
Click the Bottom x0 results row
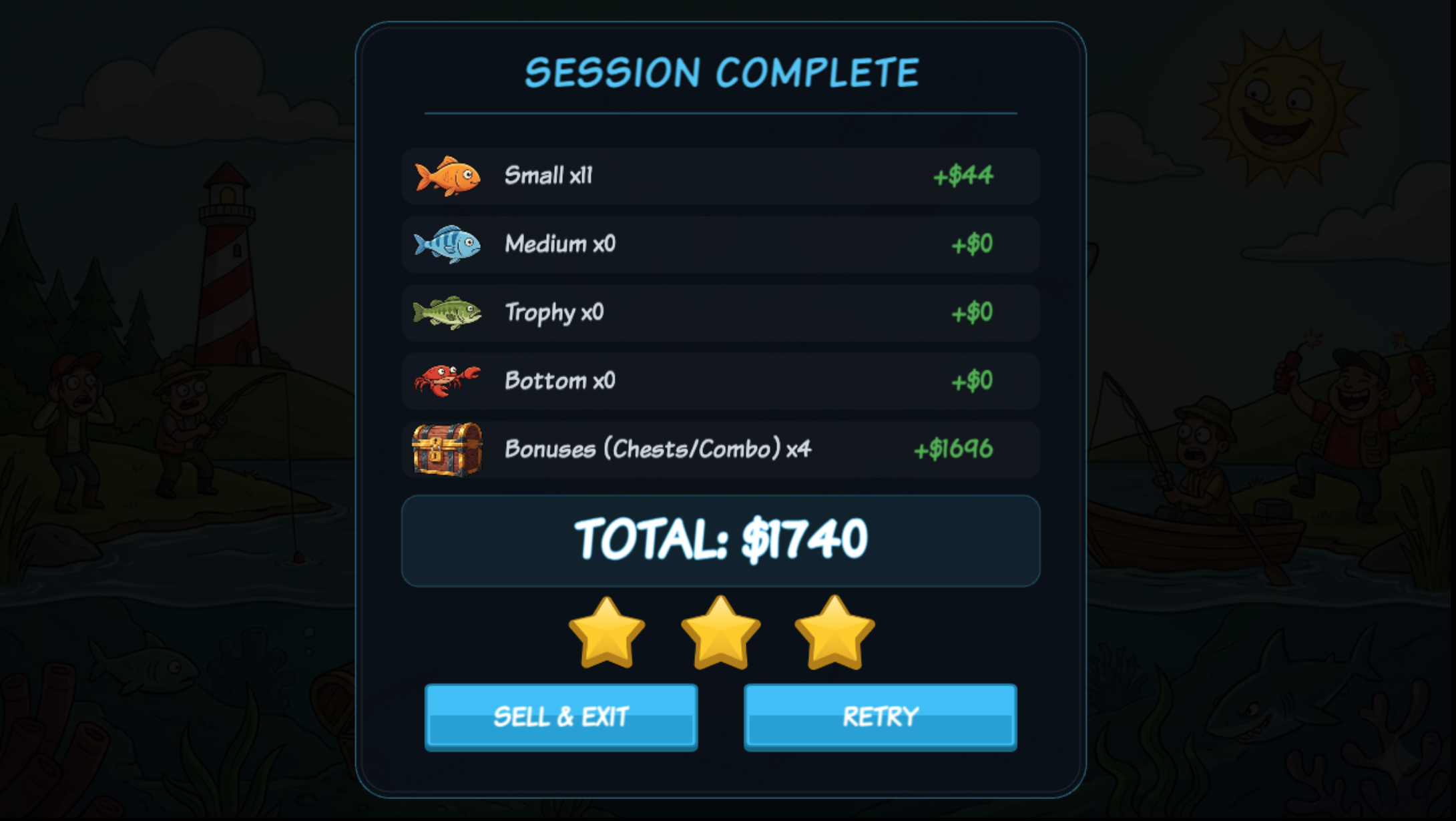[x=720, y=380]
